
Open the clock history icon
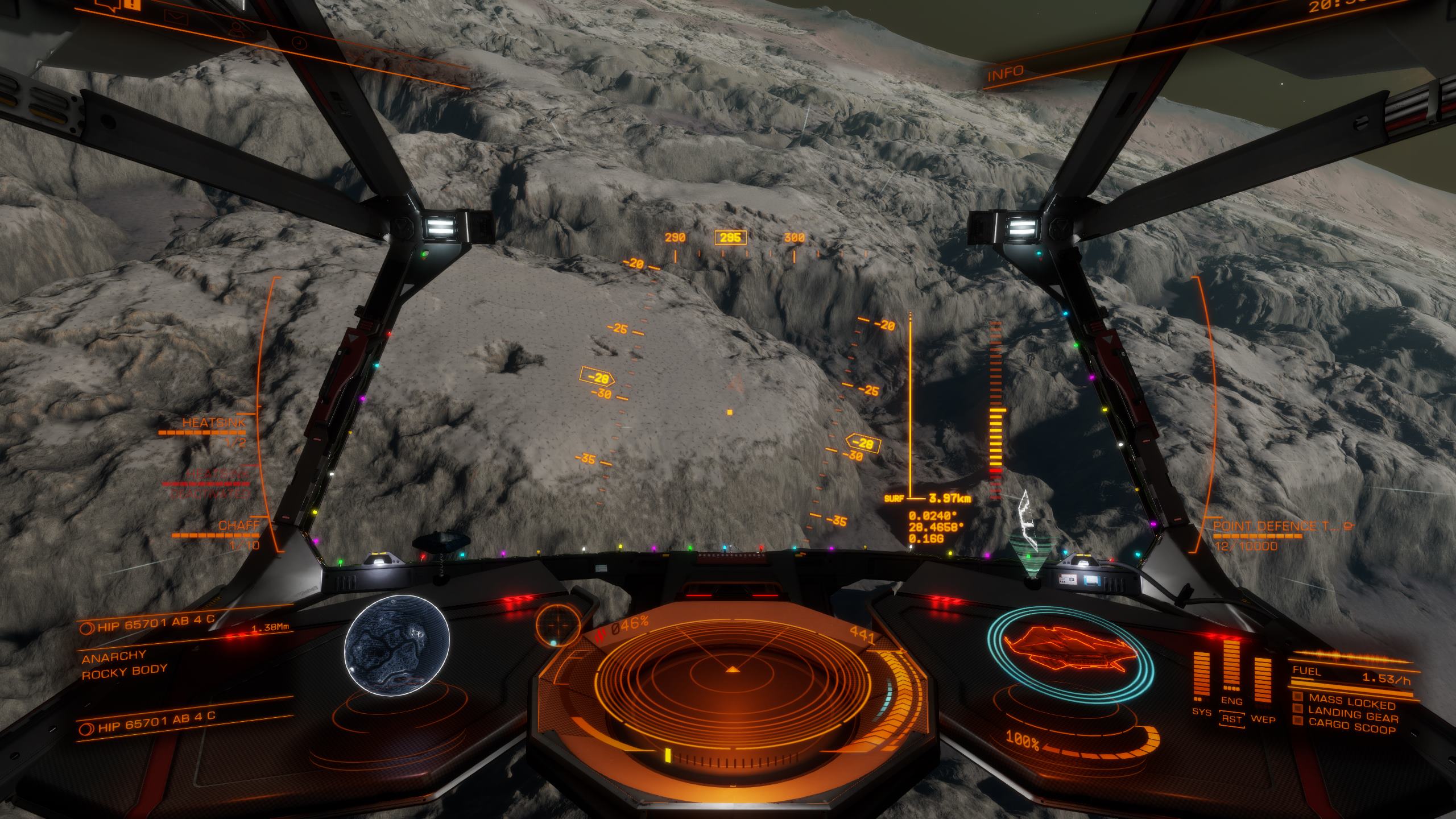coord(297,43)
